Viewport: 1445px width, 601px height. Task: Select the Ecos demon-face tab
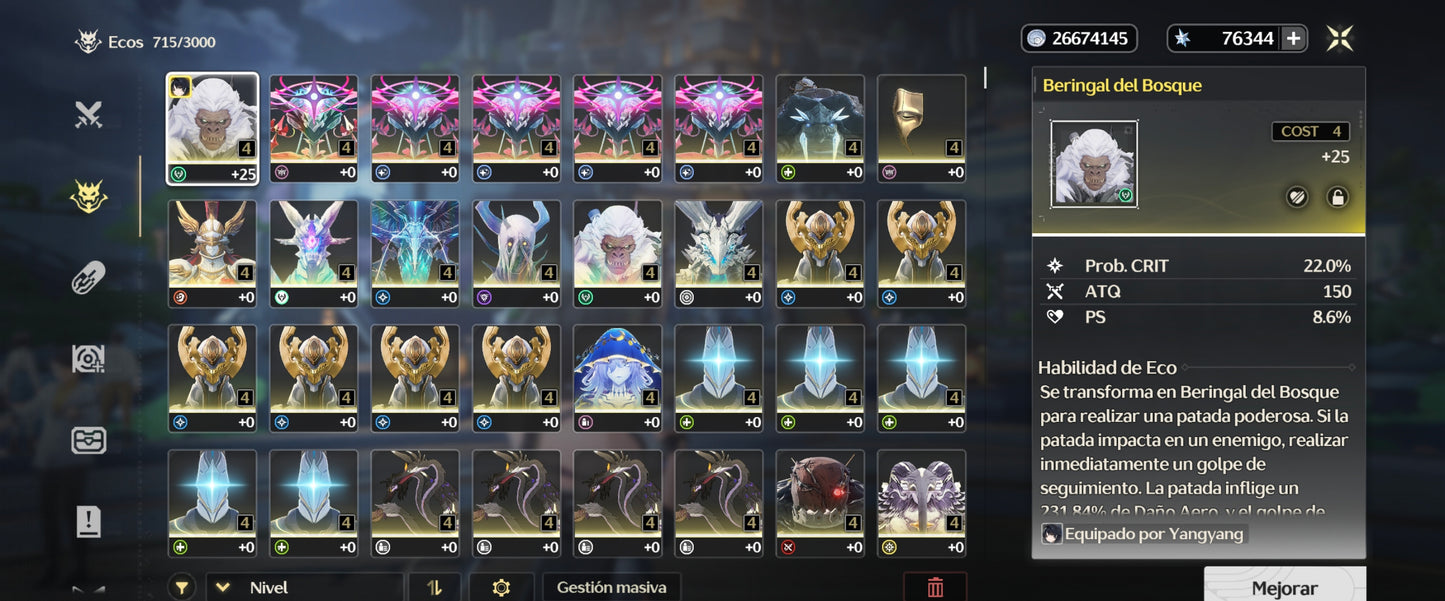click(x=89, y=197)
